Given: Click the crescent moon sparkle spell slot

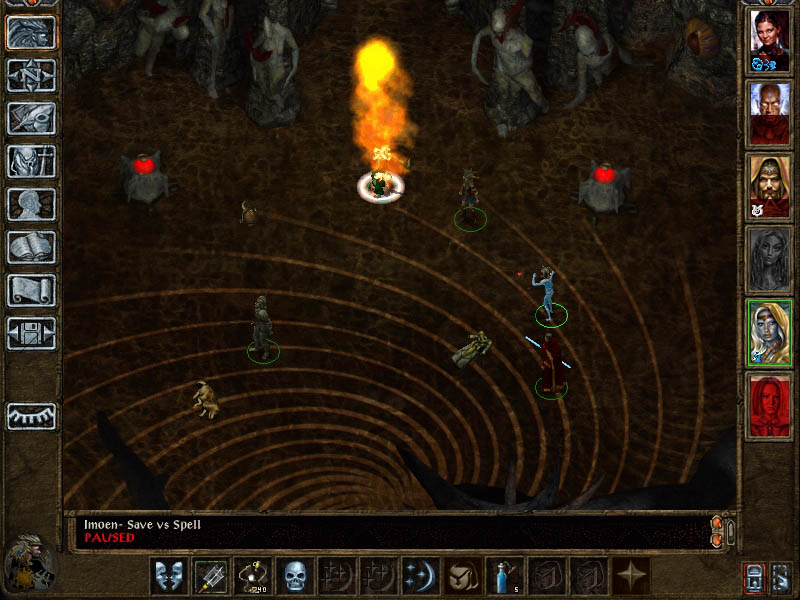Looking at the screenshot, I should coord(419,576).
